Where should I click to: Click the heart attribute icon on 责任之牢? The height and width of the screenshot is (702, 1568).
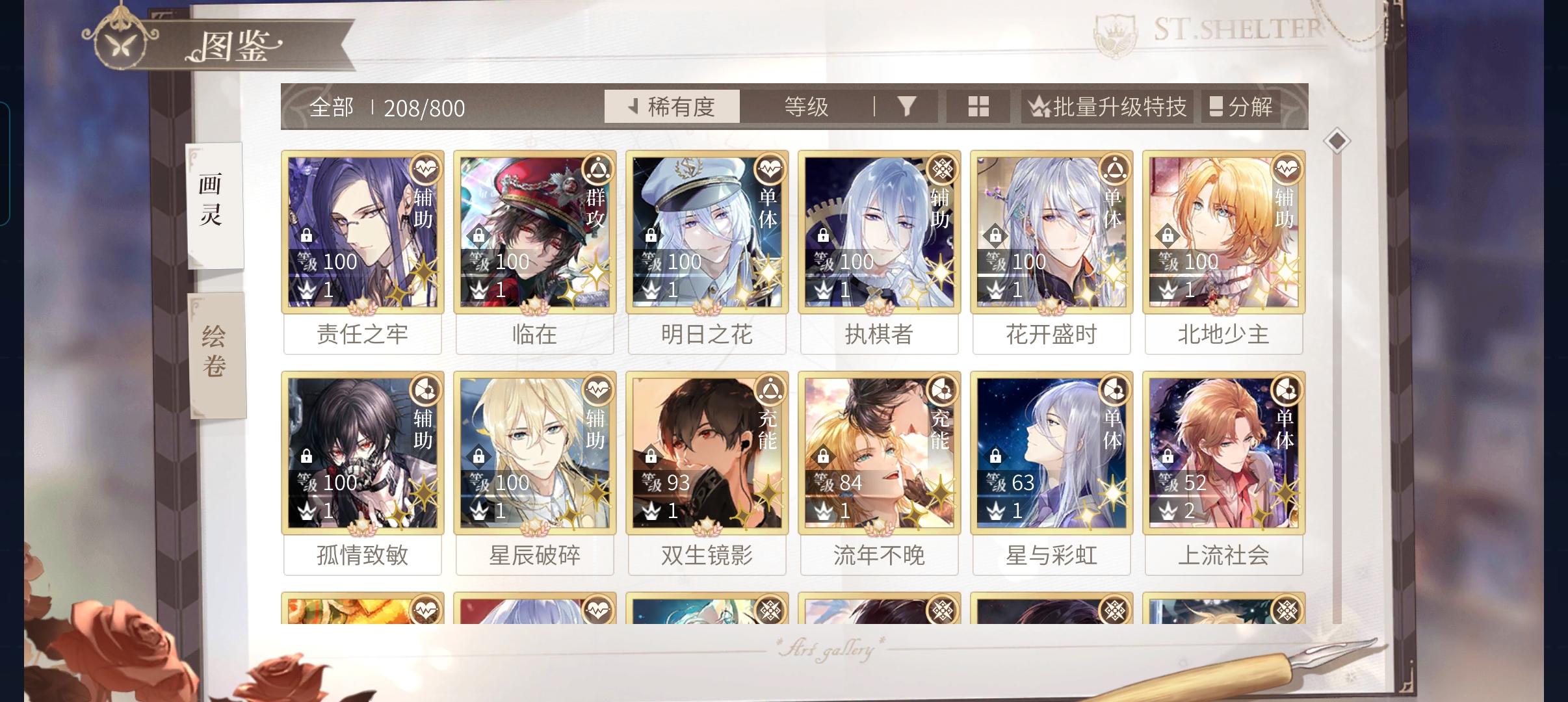[424, 169]
